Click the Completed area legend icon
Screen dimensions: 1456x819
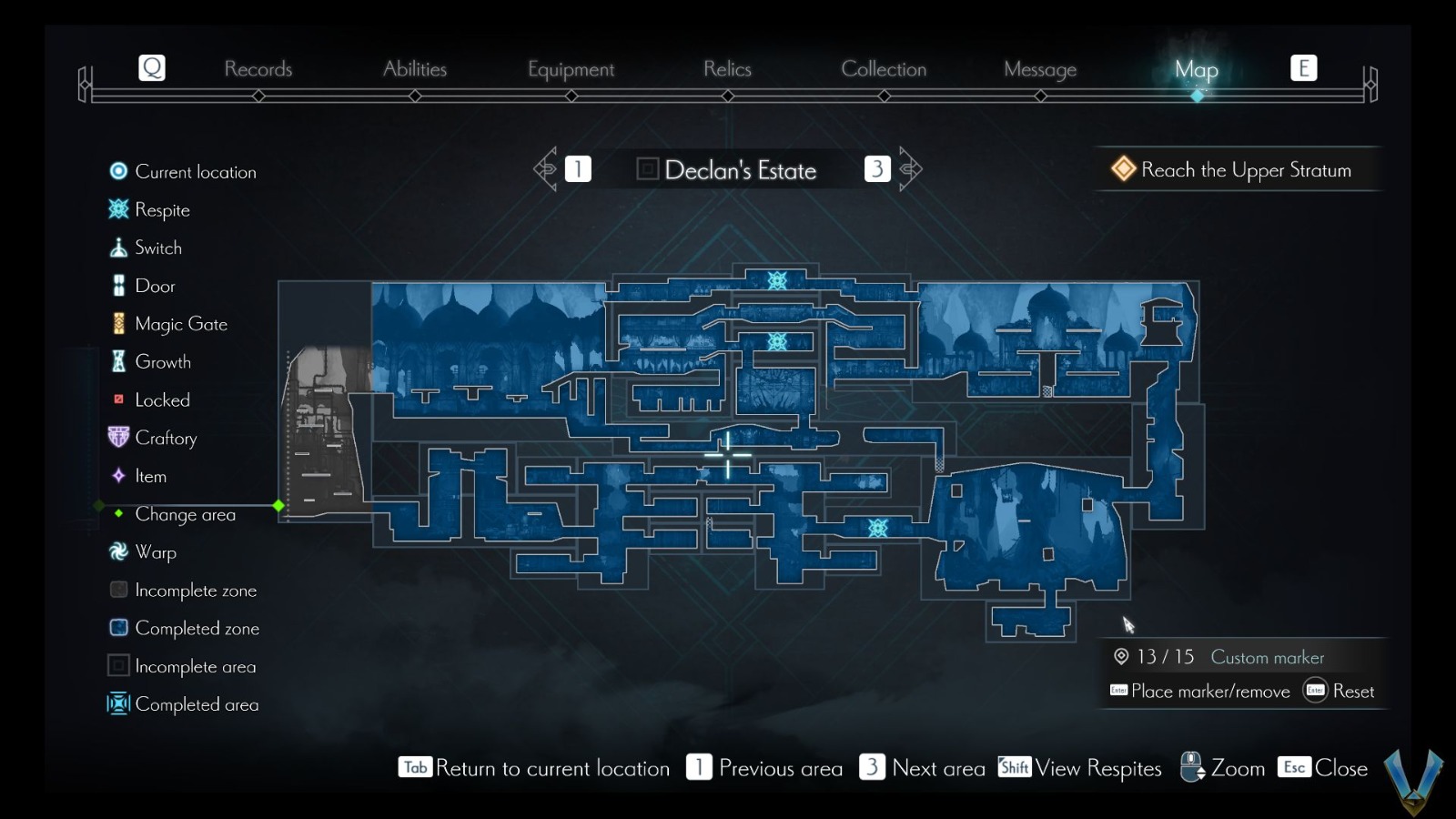[x=116, y=704]
